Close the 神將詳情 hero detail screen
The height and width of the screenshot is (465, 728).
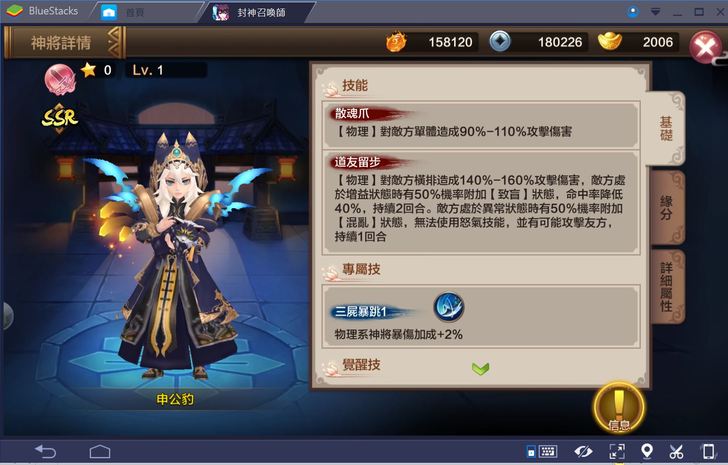(704, 44)
